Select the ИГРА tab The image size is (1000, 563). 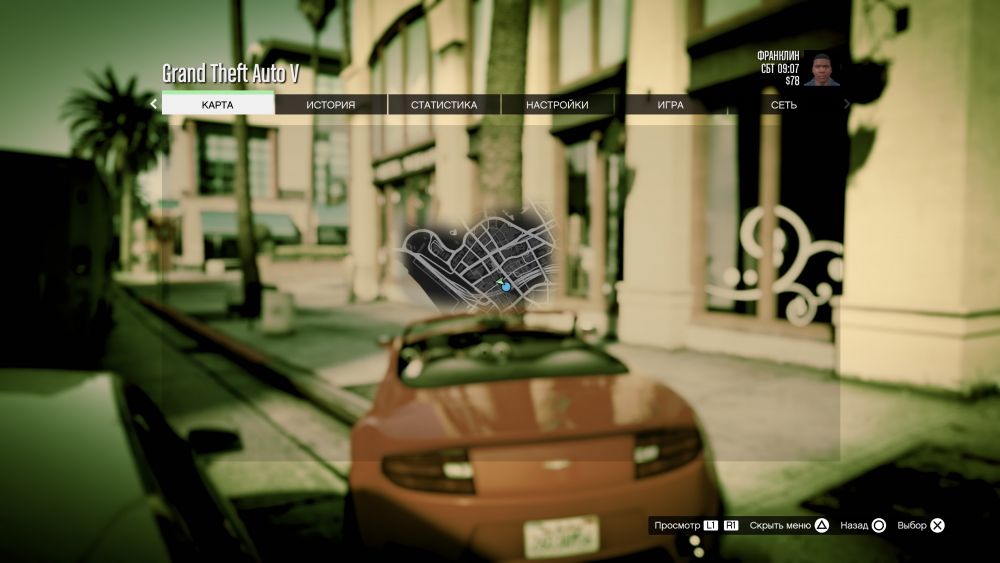click(x=670, y=104)
